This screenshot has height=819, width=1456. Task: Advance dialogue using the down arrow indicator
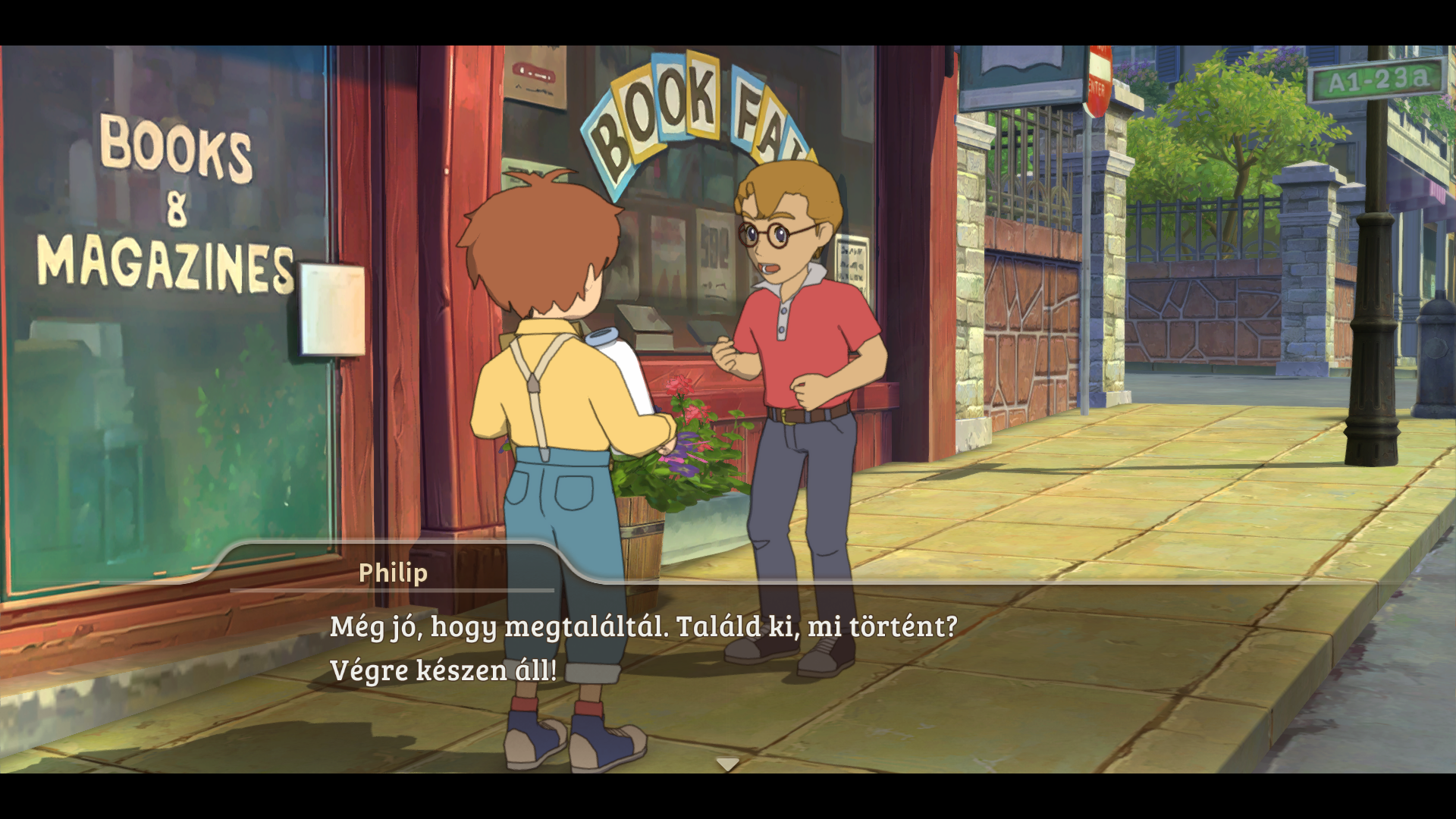coord(727,764)
